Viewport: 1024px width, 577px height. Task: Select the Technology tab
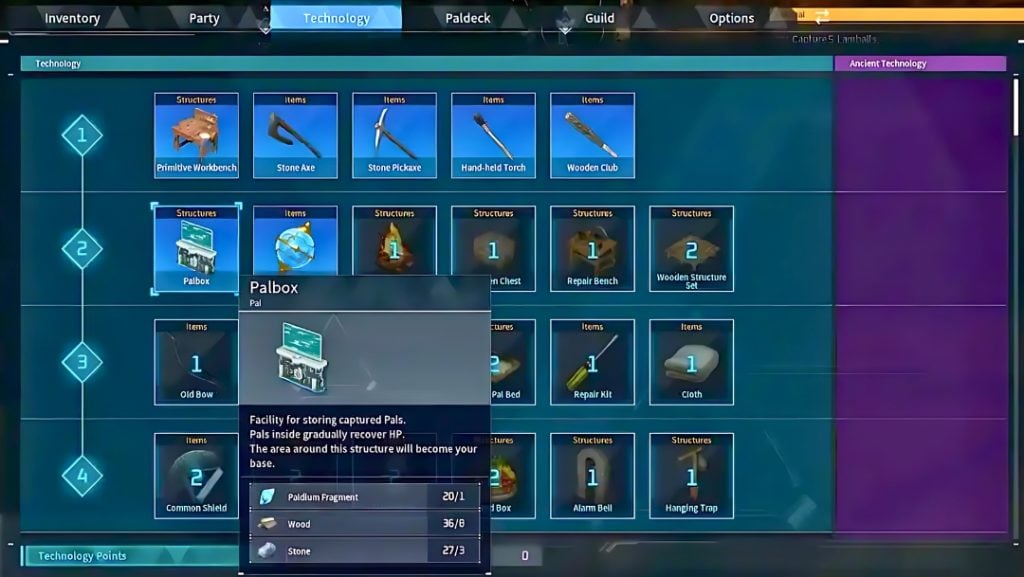[x=336, y=18]
